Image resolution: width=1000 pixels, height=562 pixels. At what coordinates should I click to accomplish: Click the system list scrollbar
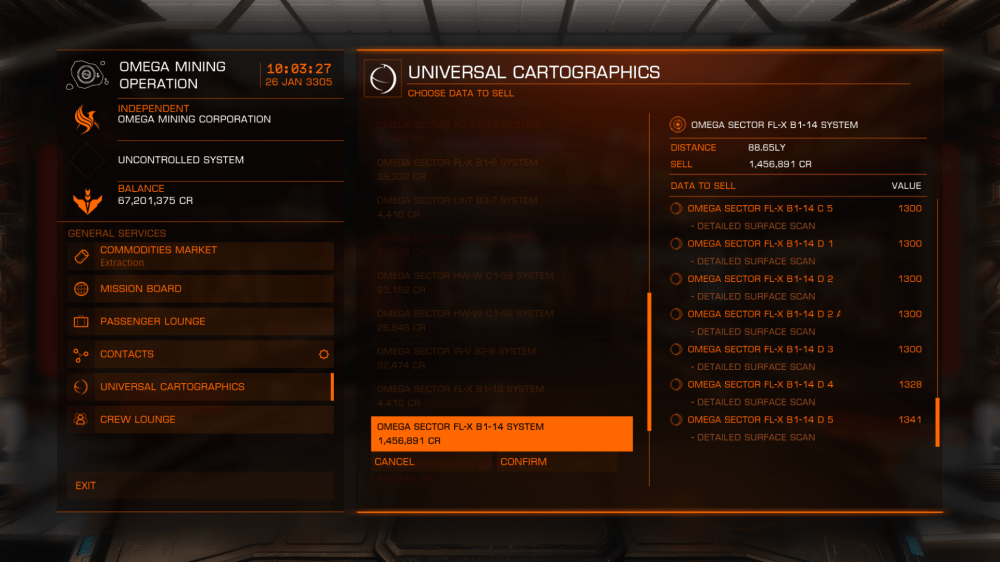(x=650, y=361)
